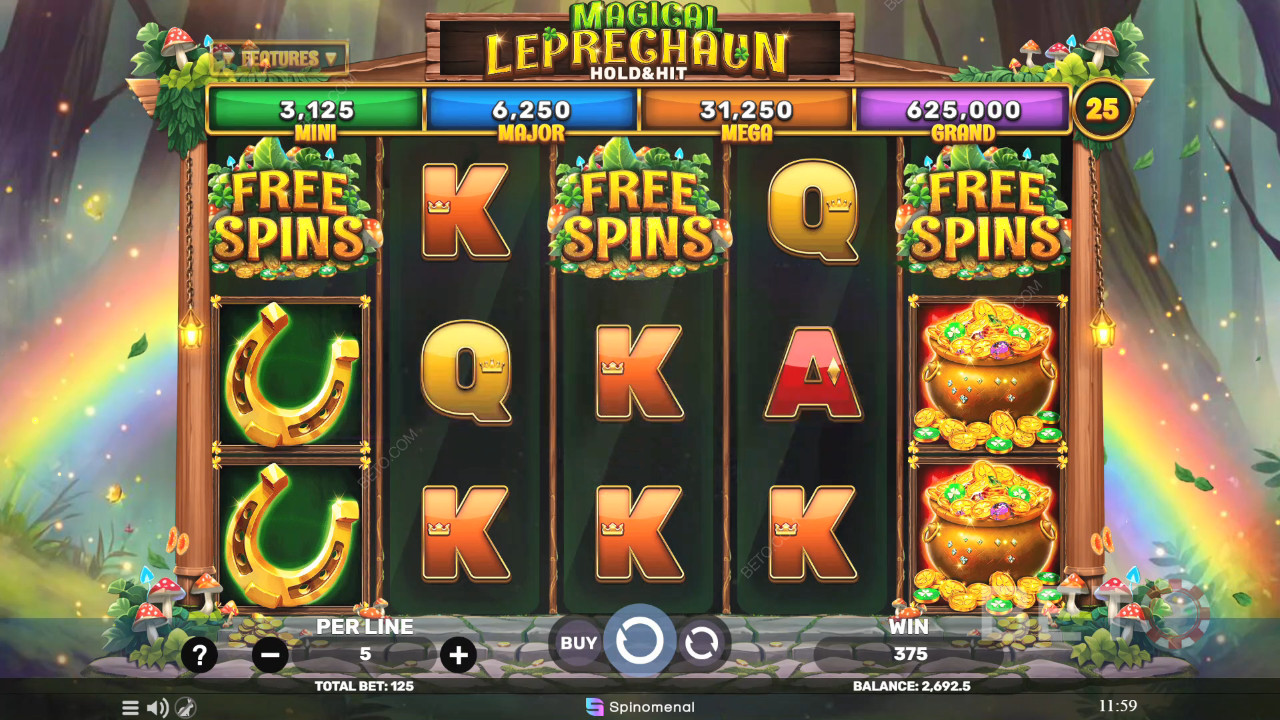Spin the reels with the main button
The height and width of the screenshot is (720, 1280).
coord(639,641)
